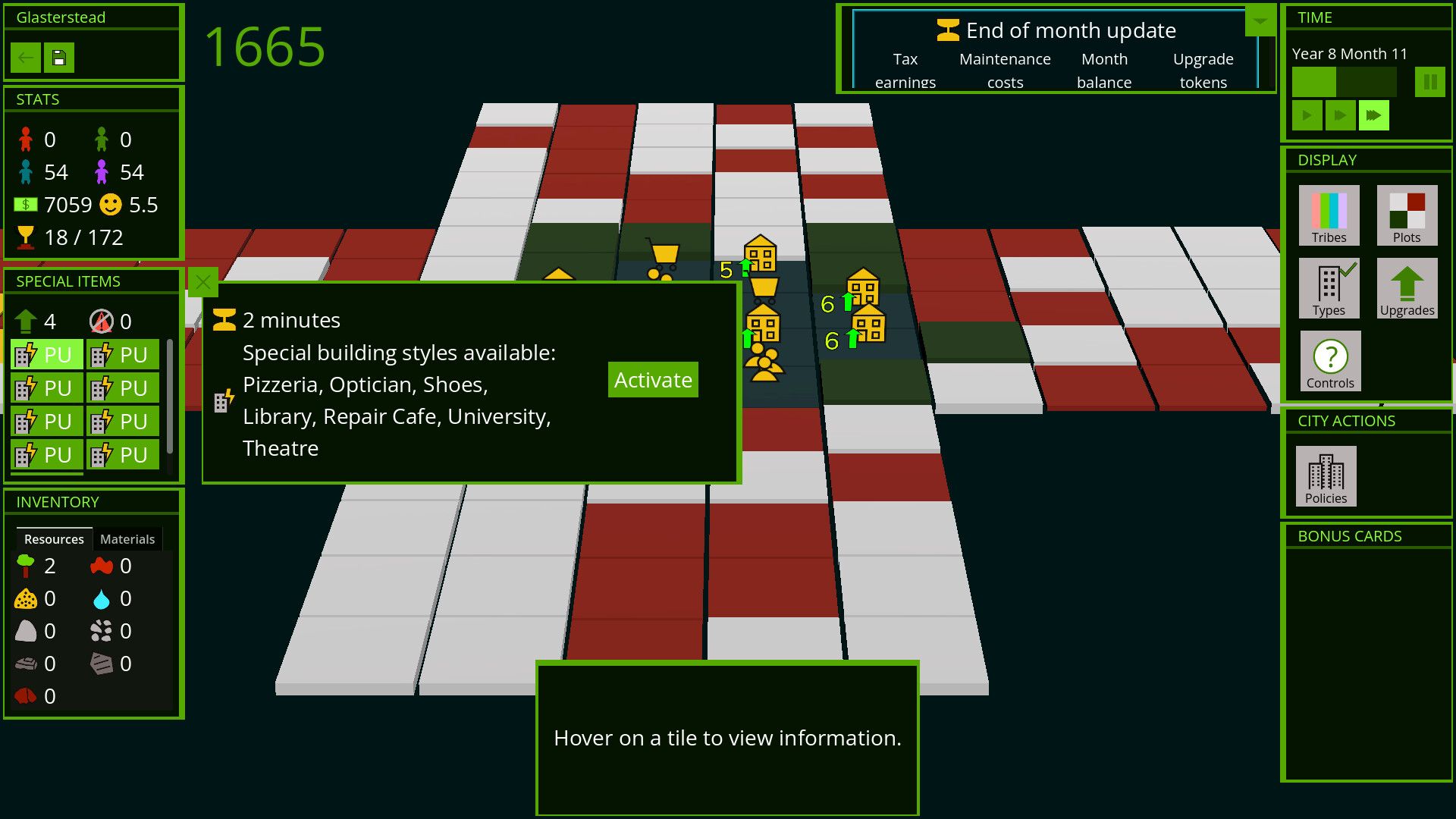Screen dimensions: 1456x819
Task: Show the Upgrades display
Action: (1407, 288)
